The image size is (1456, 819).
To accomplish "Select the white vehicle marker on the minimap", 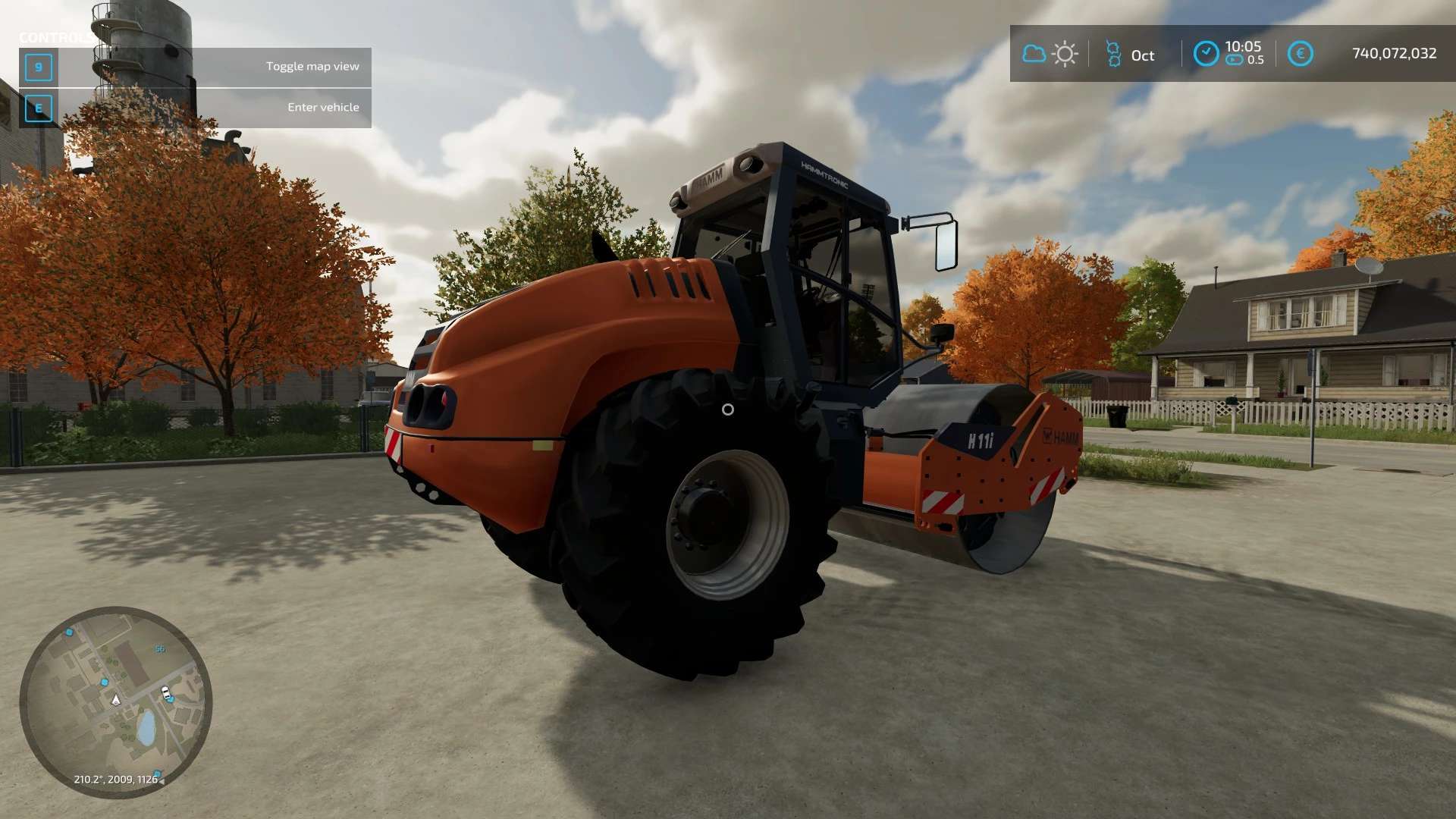I will (165, 692).
